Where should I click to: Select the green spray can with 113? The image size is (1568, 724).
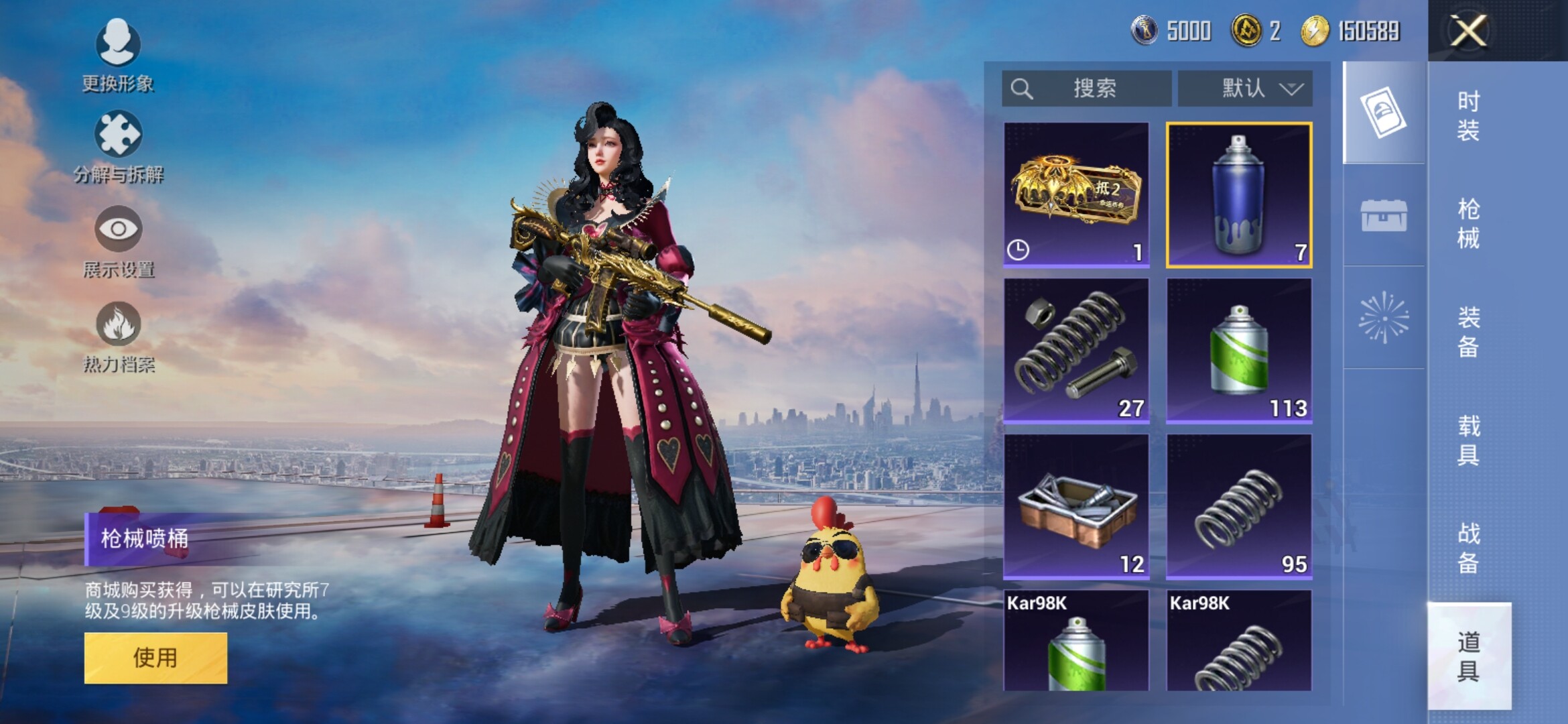point(1239,351)
